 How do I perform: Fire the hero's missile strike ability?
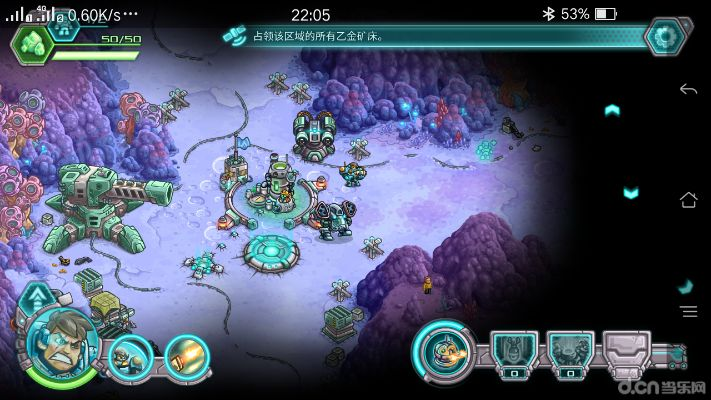click(x=184, y=357)
